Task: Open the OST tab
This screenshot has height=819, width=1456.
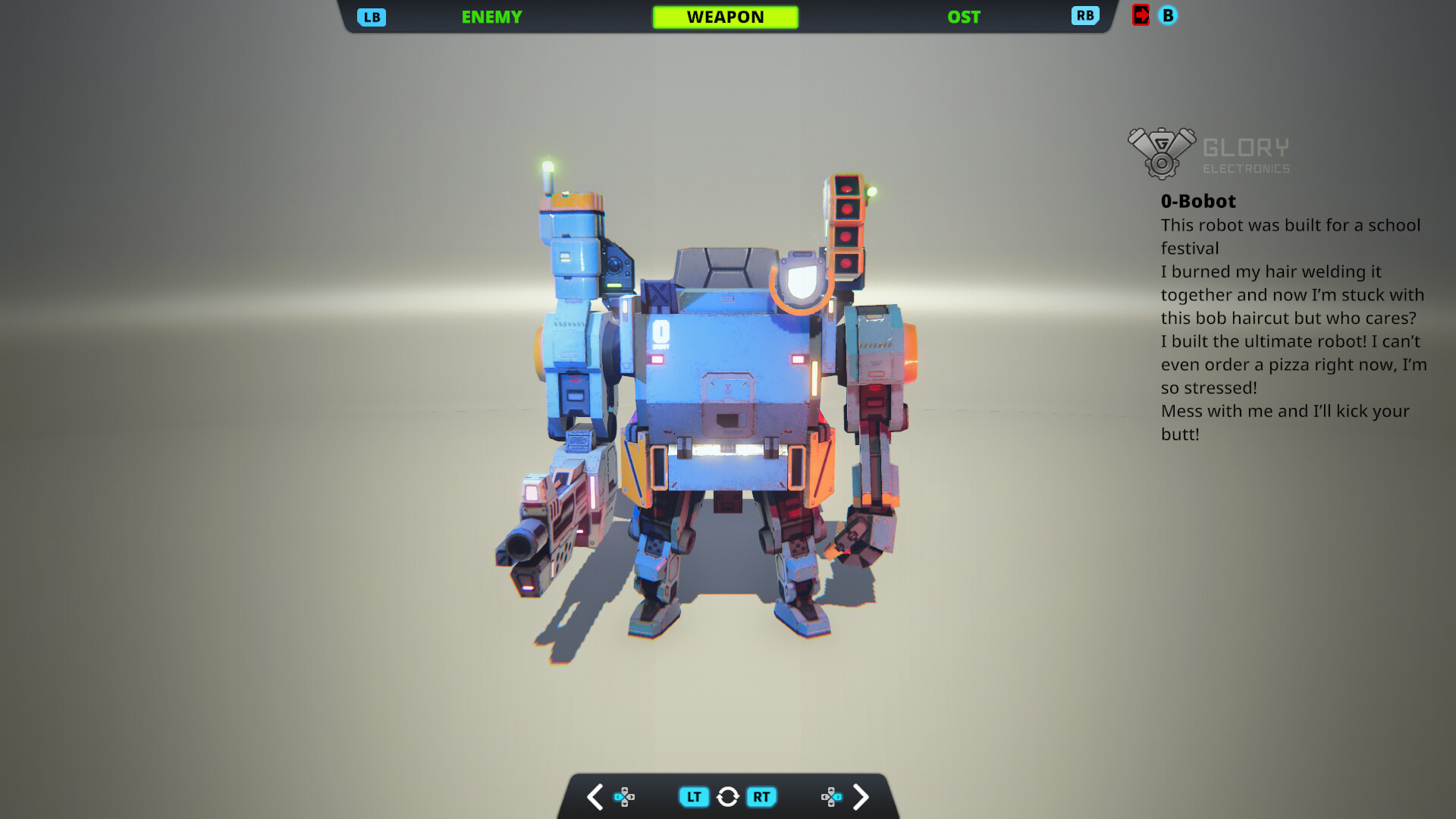Action: [x=963, y=16]
